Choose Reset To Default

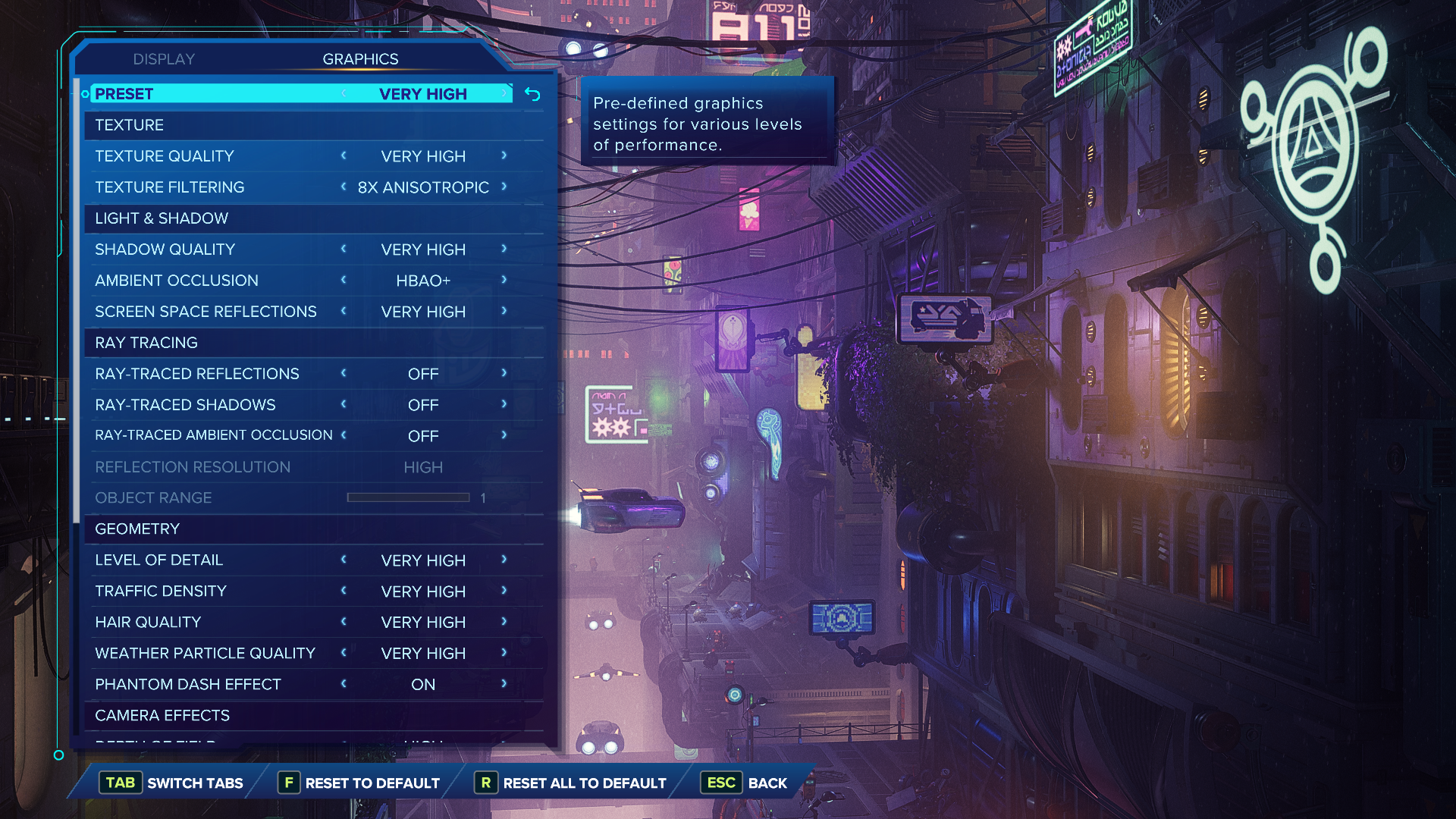tap(359, 783)
